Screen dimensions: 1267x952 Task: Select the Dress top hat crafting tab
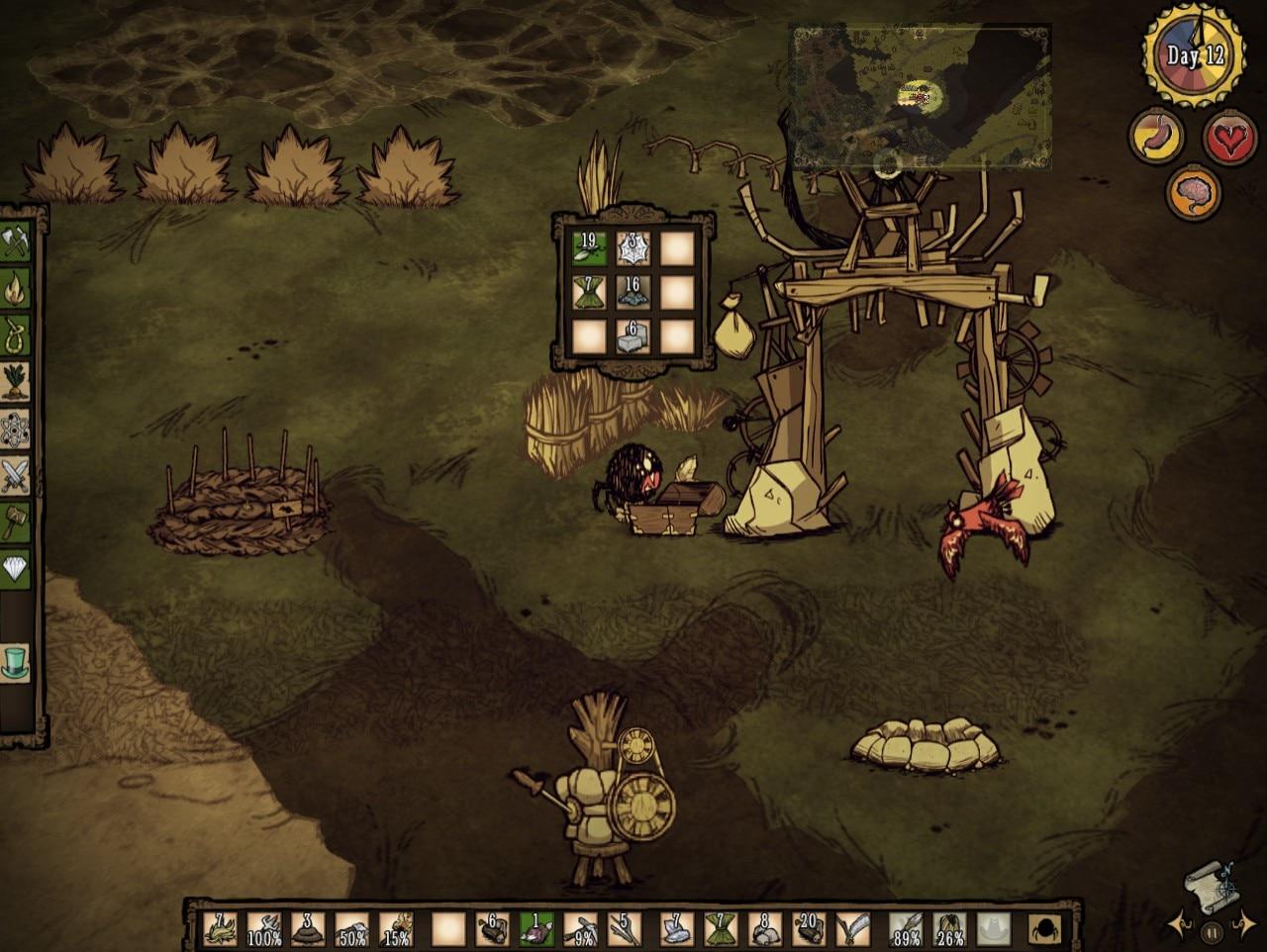point(16,661)
